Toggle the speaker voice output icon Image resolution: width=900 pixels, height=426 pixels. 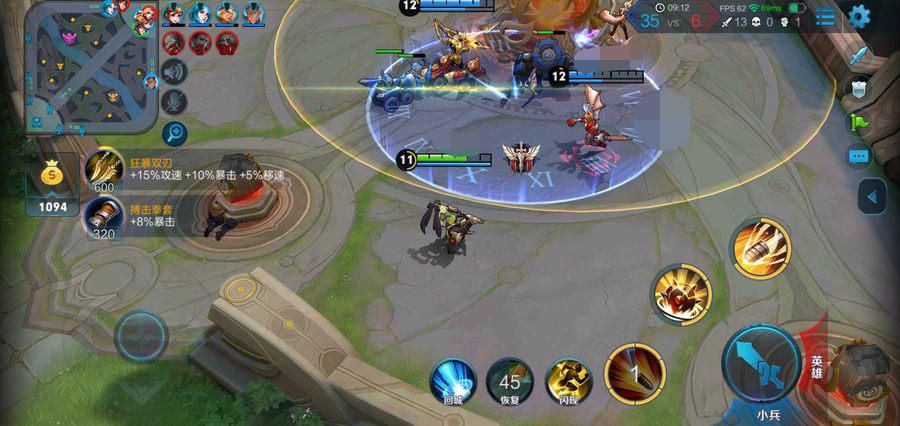[175, 71]
